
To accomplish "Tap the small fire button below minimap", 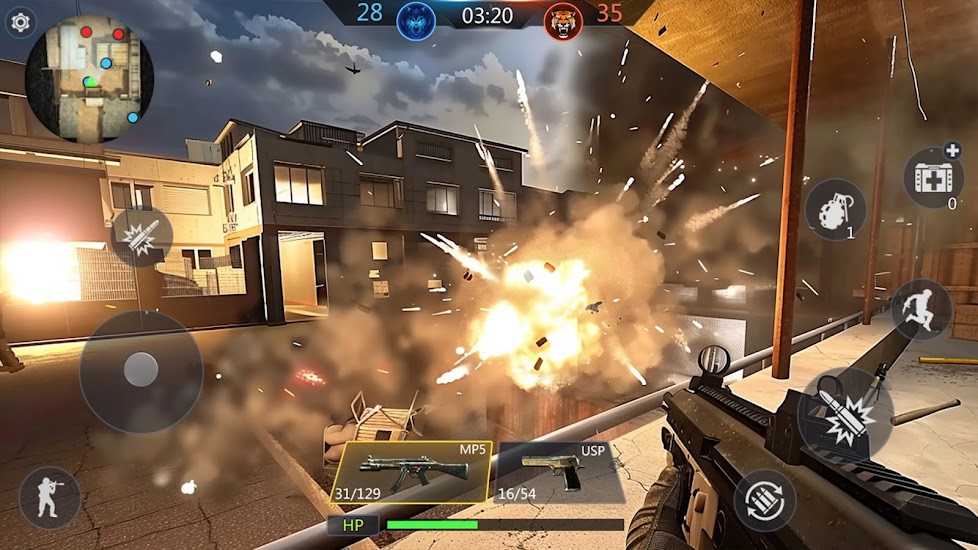I will [x=141, y=237].
